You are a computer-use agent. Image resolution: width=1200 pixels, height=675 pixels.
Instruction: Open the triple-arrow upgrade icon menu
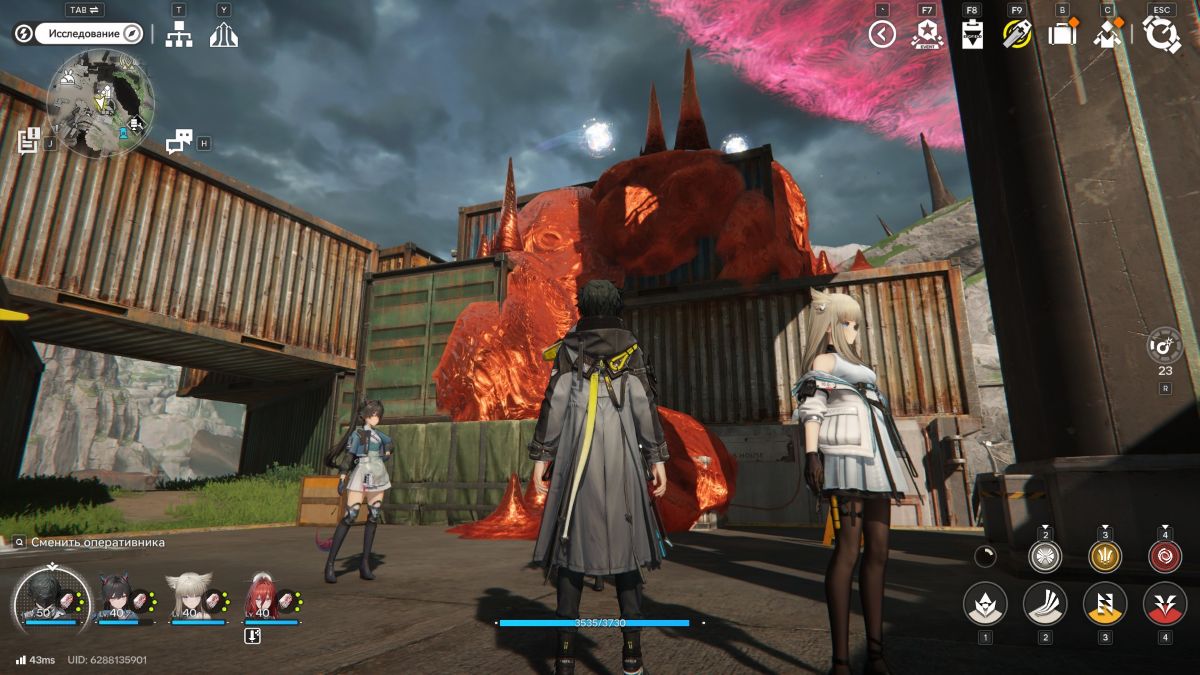click(x=223, y=34)
